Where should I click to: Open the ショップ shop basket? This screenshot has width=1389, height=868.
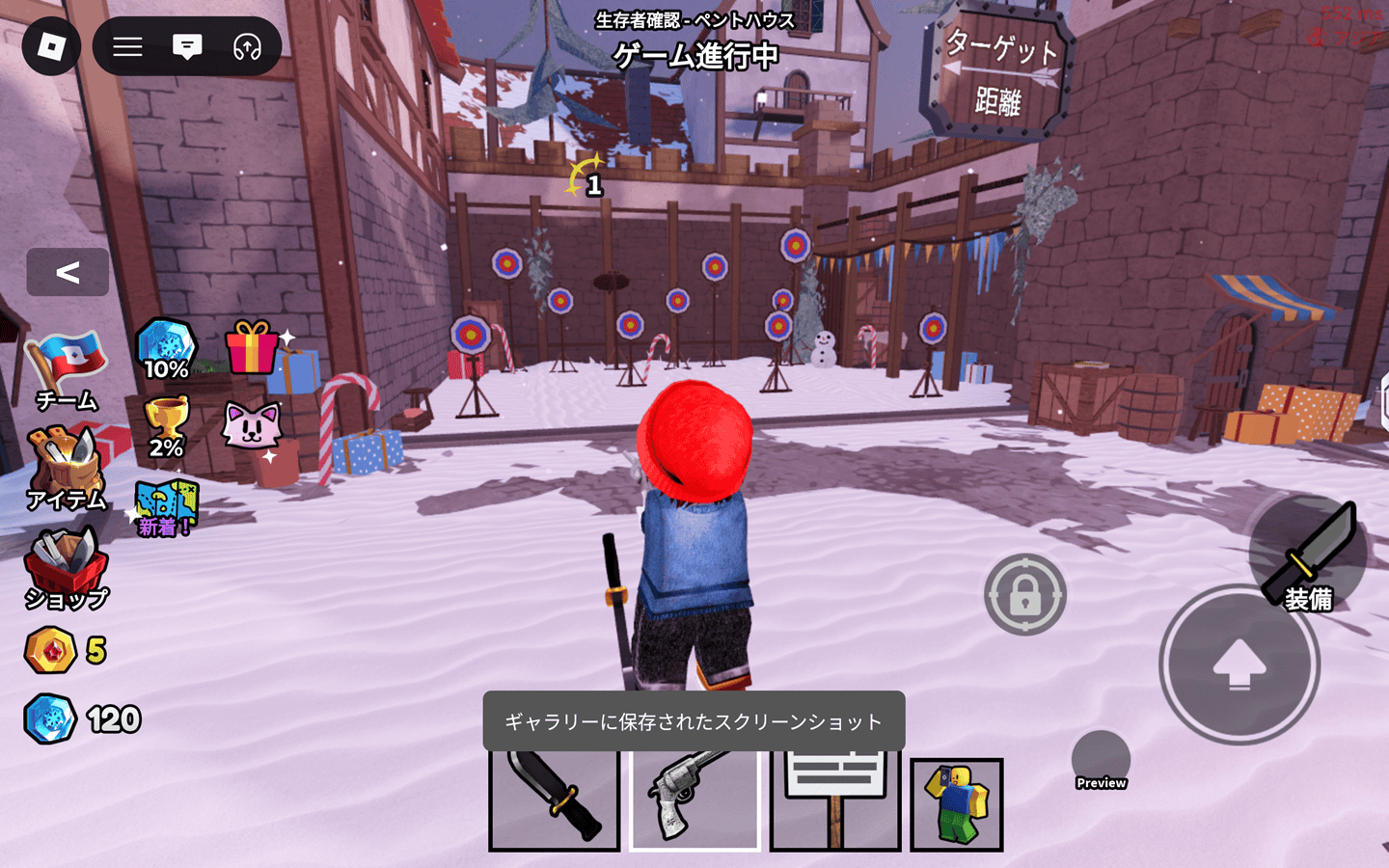coord(66,569)
